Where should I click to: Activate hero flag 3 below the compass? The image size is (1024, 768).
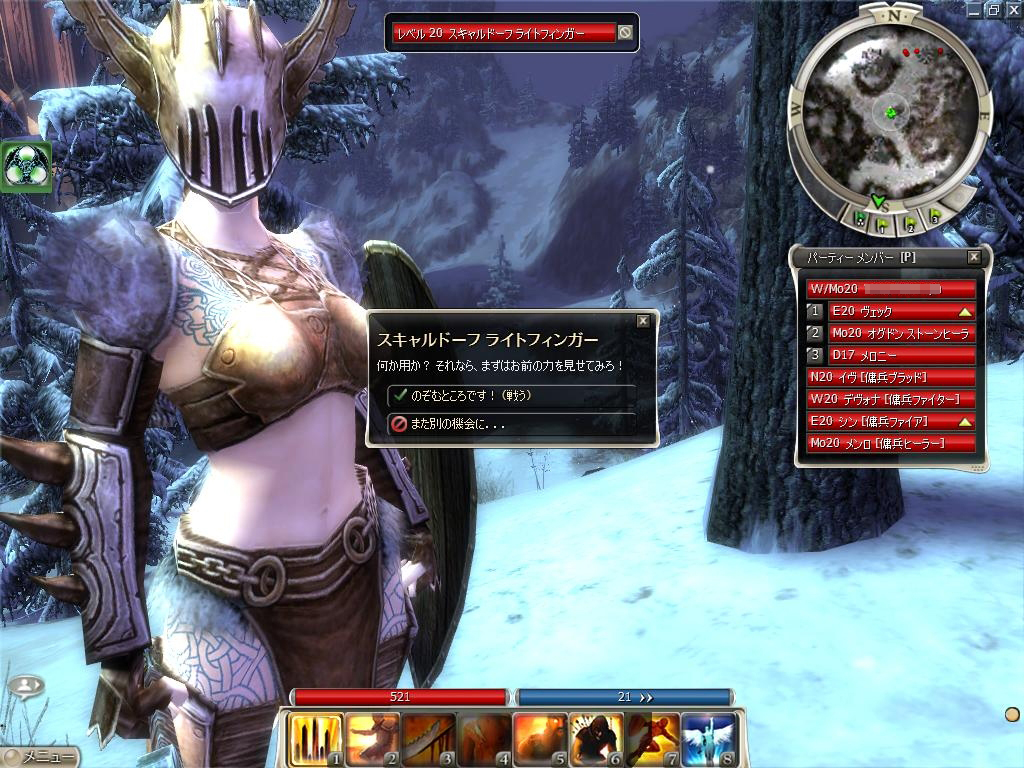pos(935,216)
